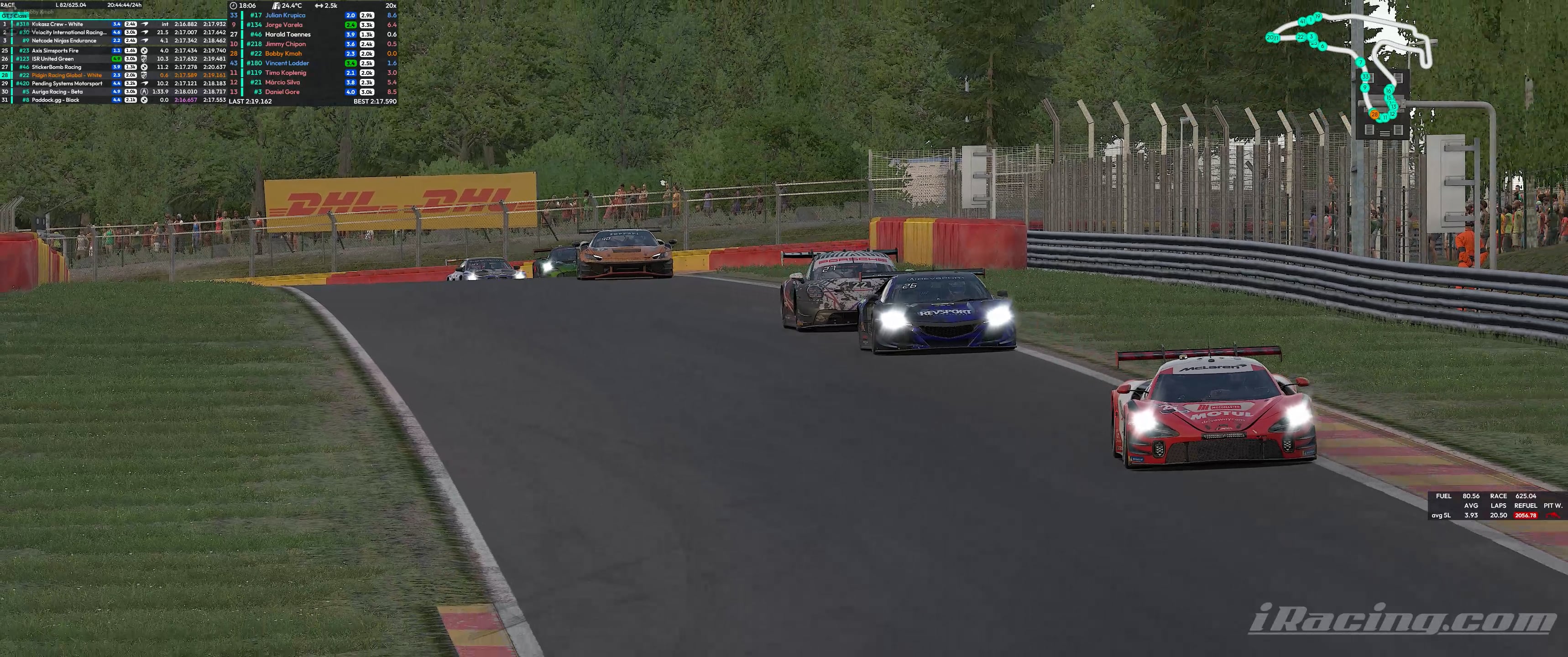
Task: Select Jimmy Chipon in the relative list
Action: 285,44
